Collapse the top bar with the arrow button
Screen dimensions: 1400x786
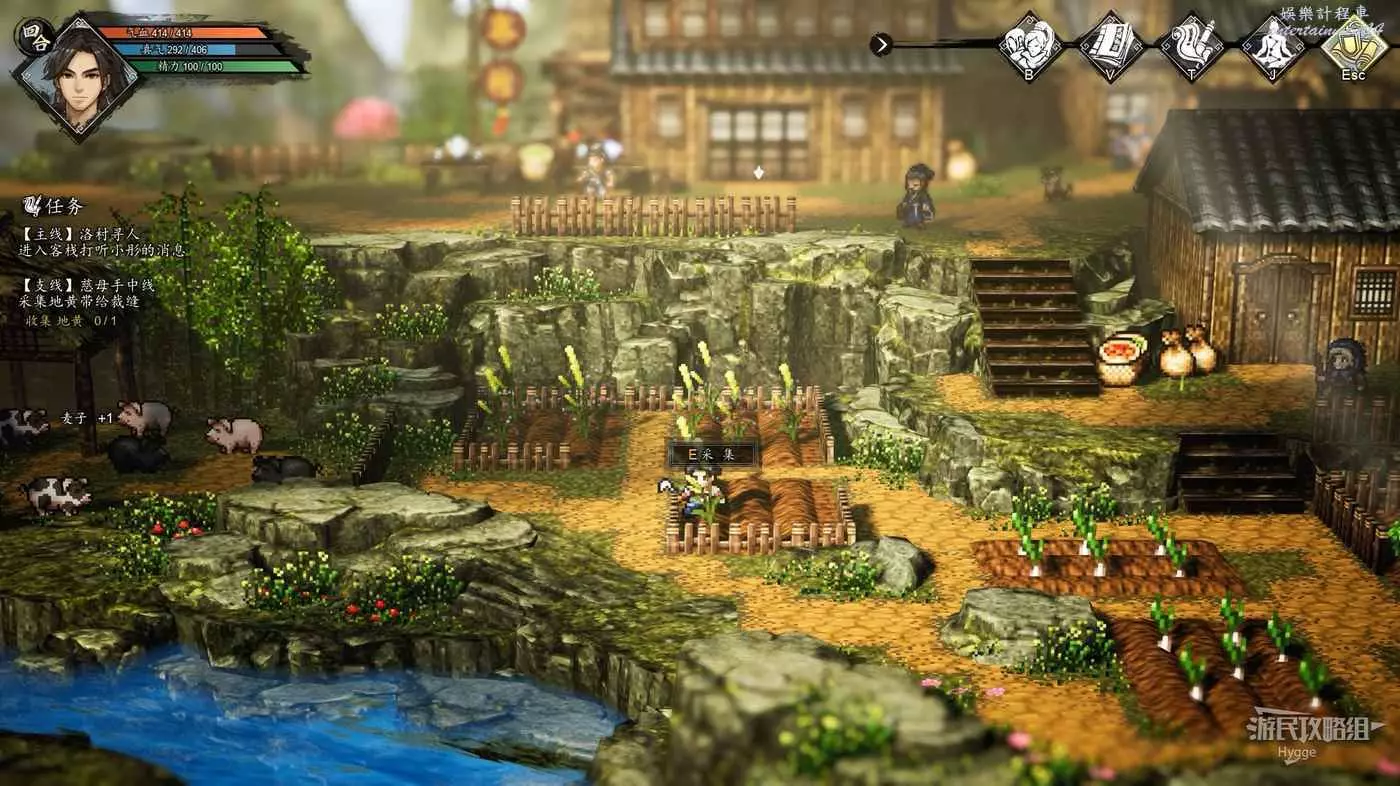tap(880, 44)
